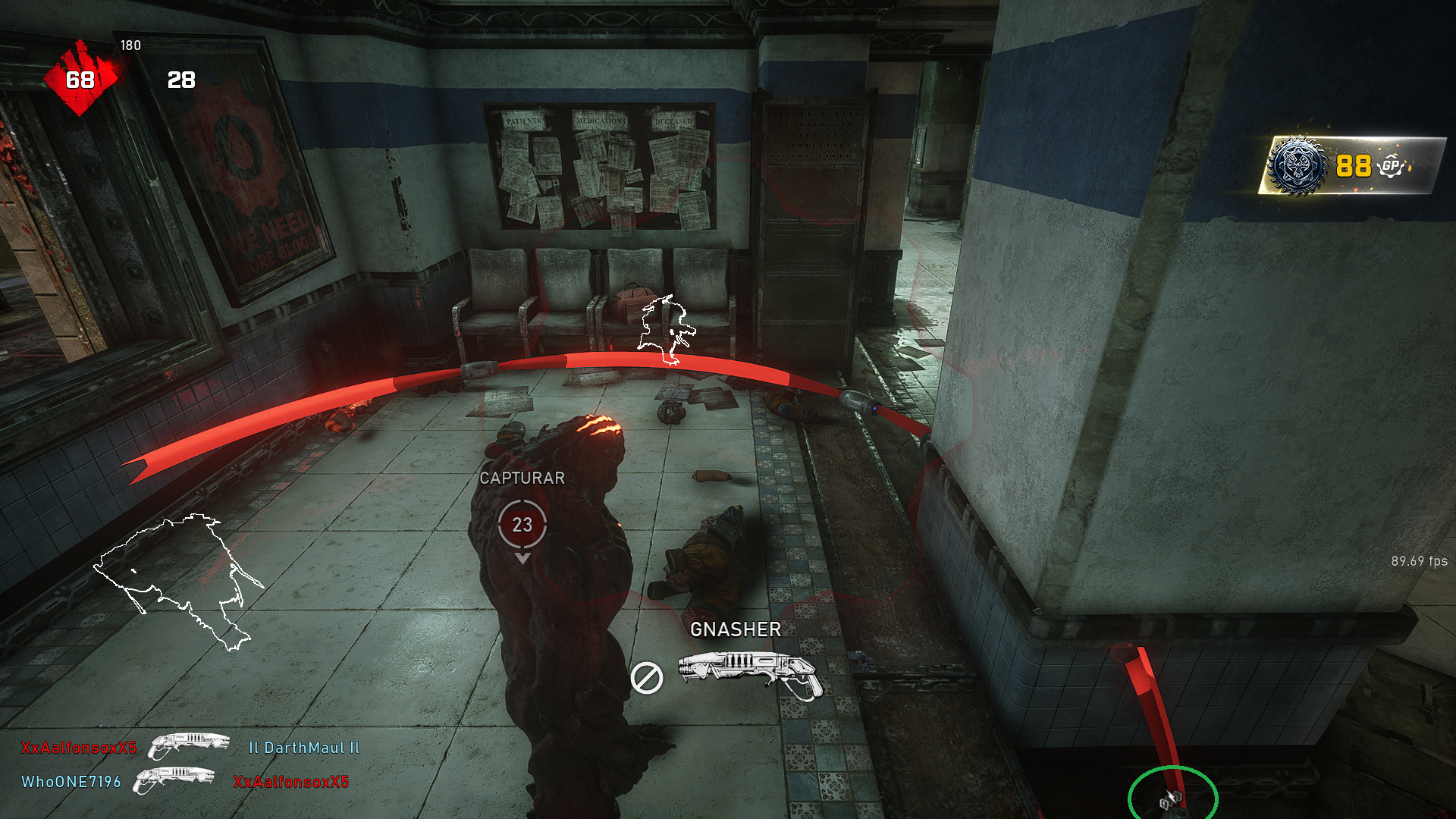Select the red team blood-splat emblem
This screenshot has height=819, width=1456.
tap(80, 79)
